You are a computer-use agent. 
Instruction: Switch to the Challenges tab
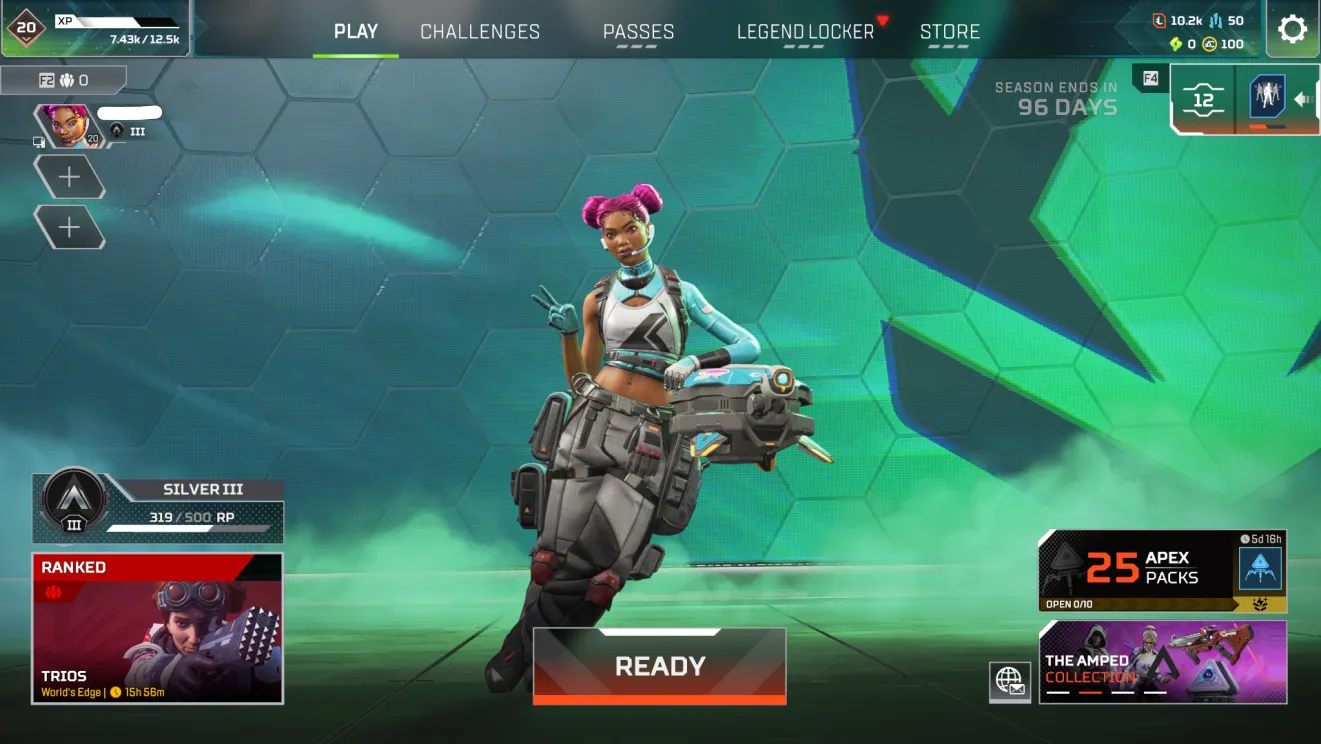tap(480, 32)
